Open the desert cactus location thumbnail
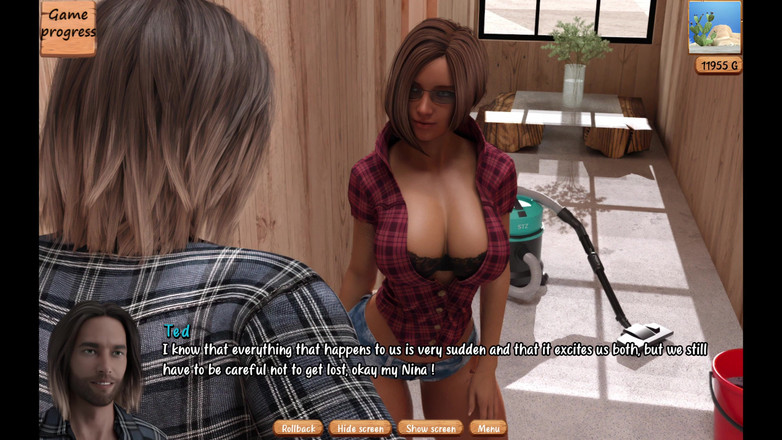The image size is (782, 440). (714, 27)
